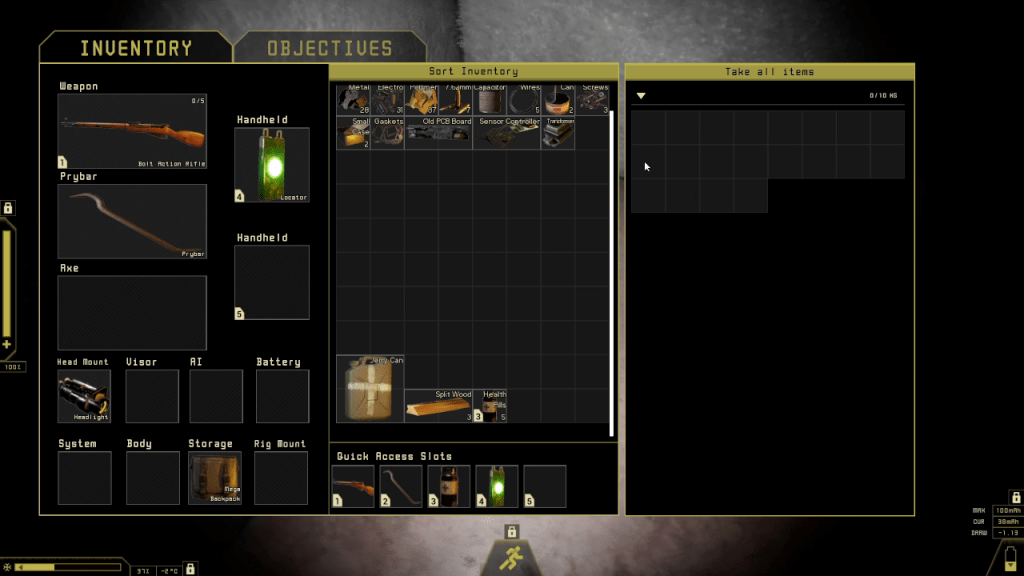Select the Gaskets item
The image size is (1024, 576).
[x=388, y=133]
